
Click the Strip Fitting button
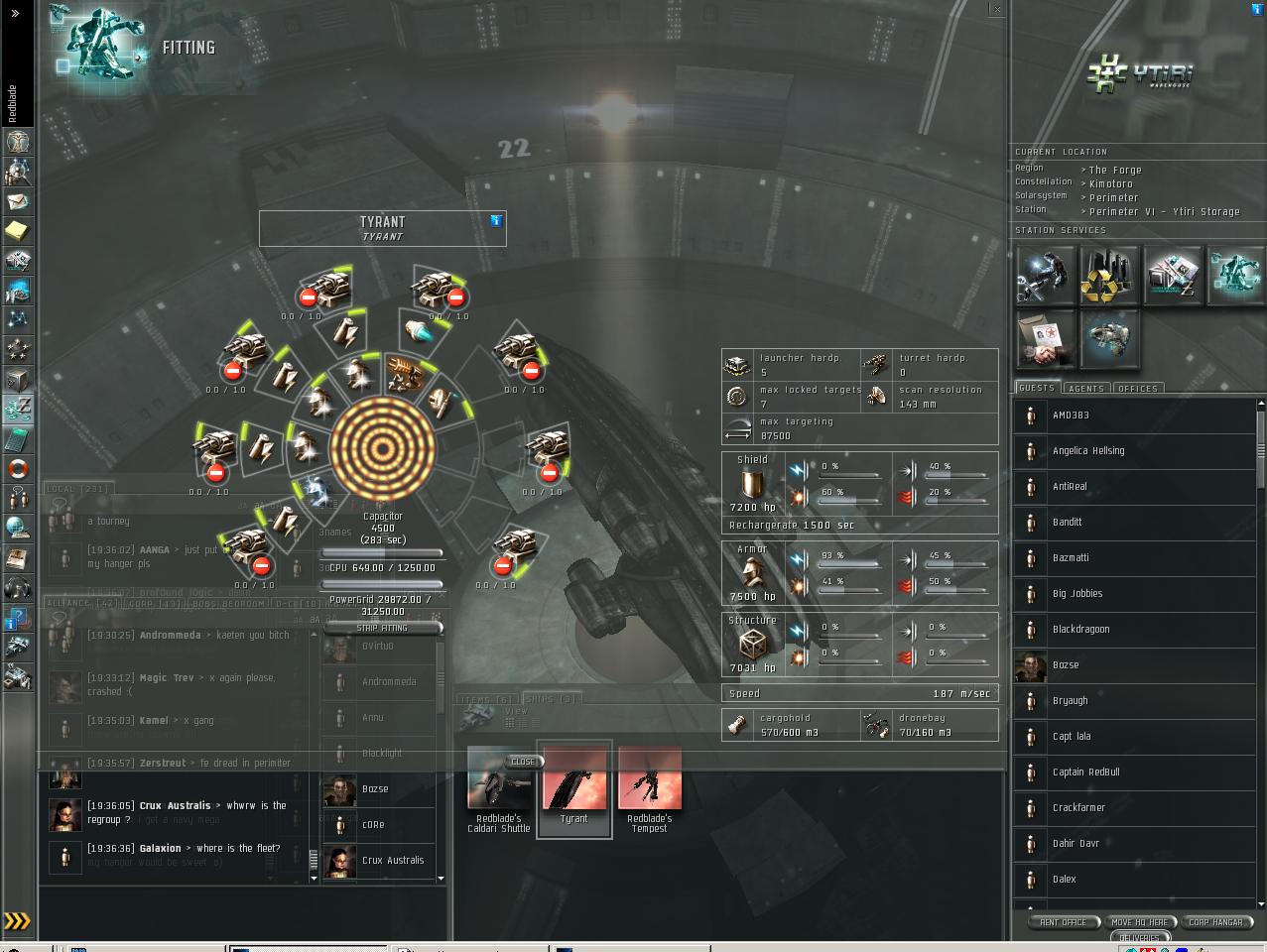(x=382, y=628)
